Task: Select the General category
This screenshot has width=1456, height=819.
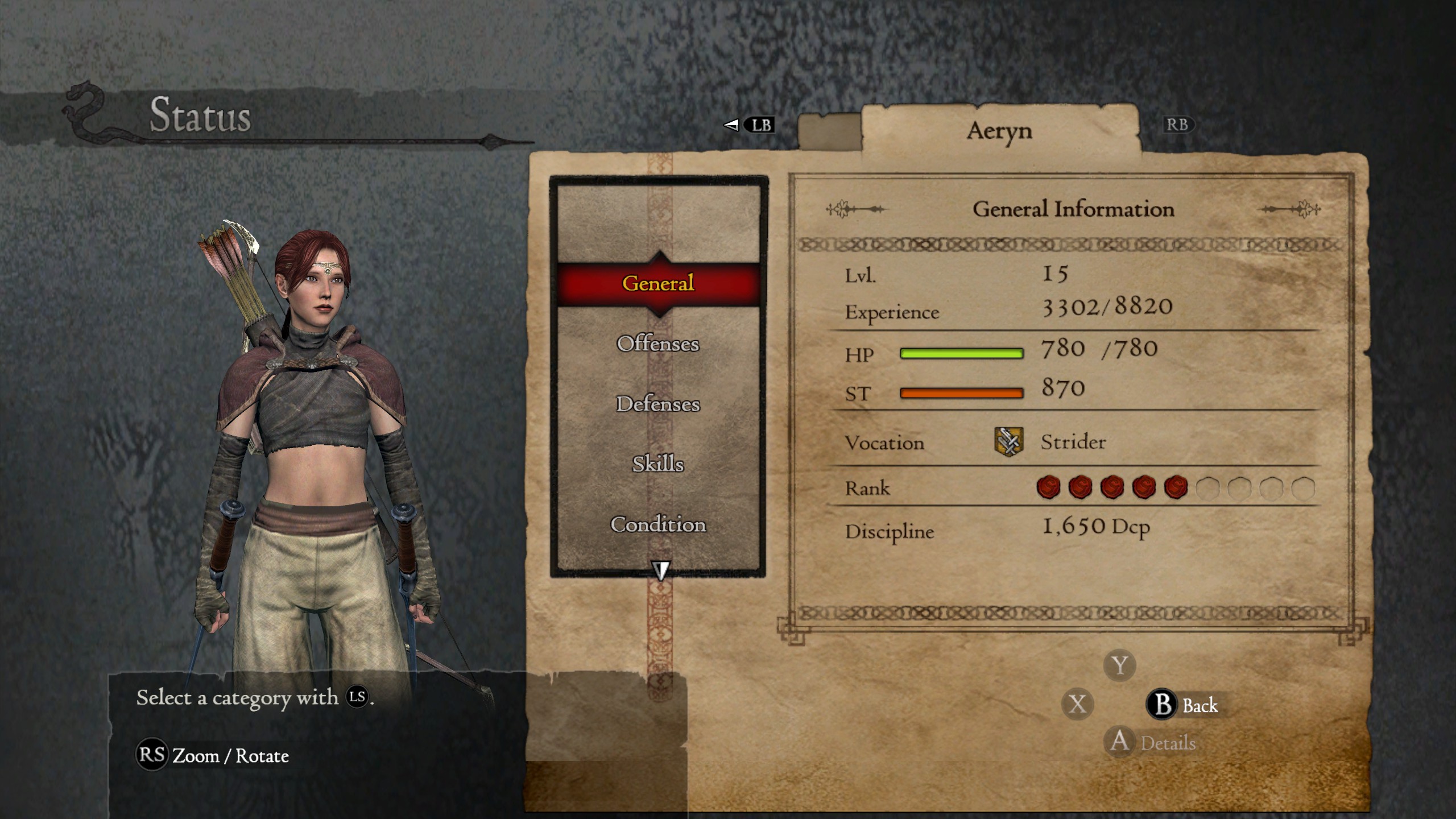Action: click(658, 284)
